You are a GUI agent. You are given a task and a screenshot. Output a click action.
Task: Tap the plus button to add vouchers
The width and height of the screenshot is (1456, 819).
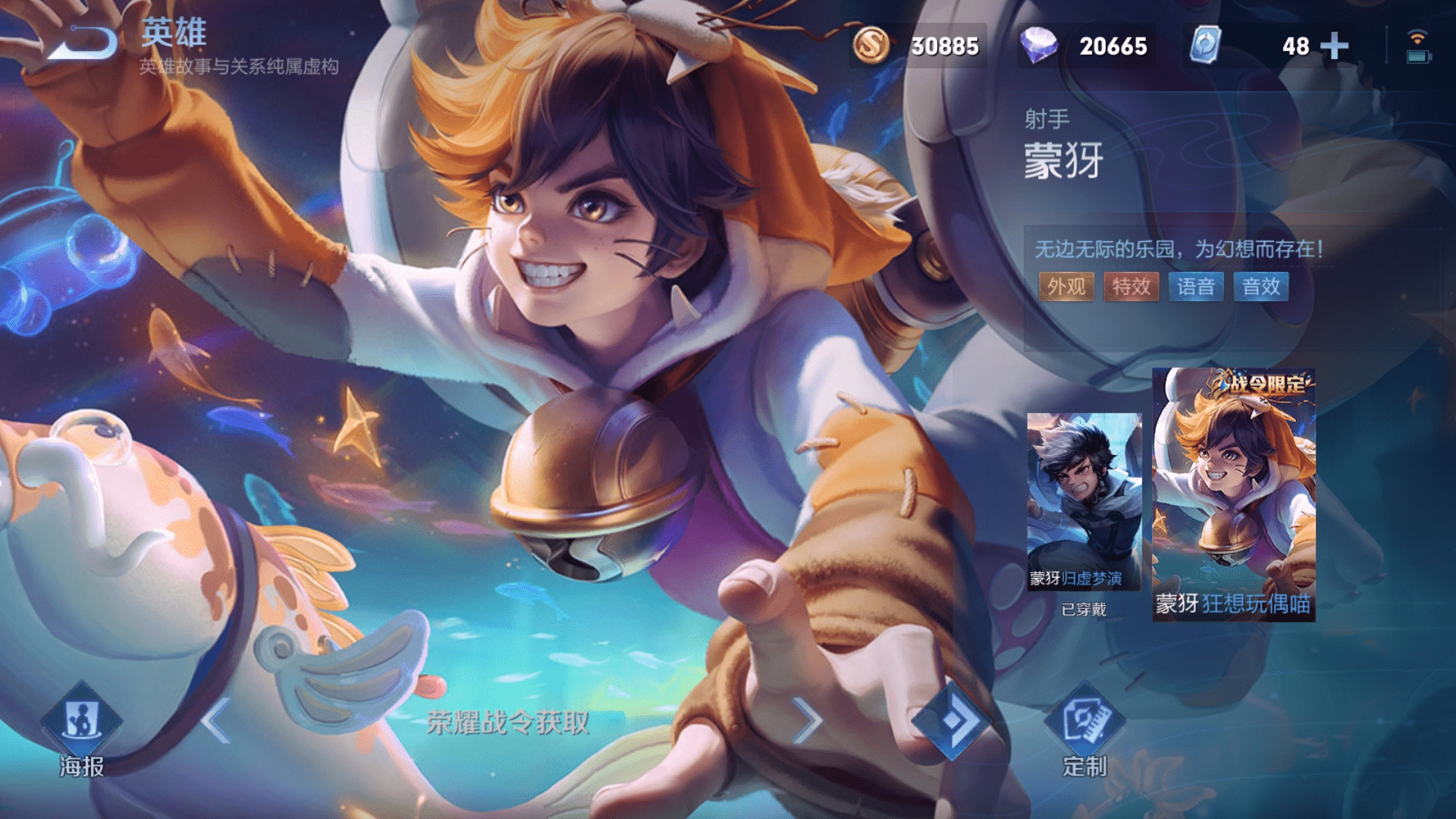1334,46
